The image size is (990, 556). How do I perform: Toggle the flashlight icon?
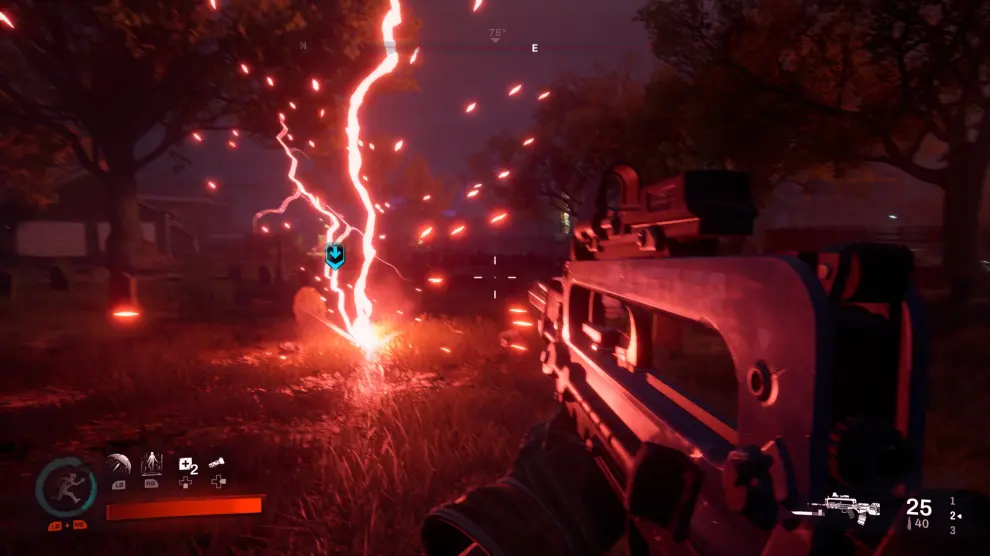pyautogui.click(x=218, y=463)
